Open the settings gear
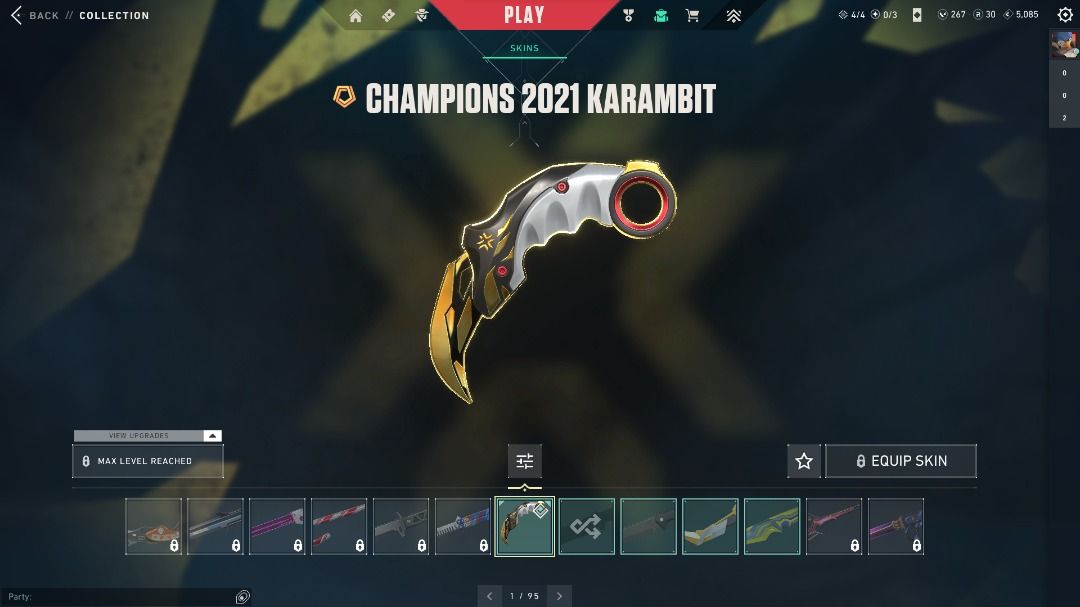 1065,15
